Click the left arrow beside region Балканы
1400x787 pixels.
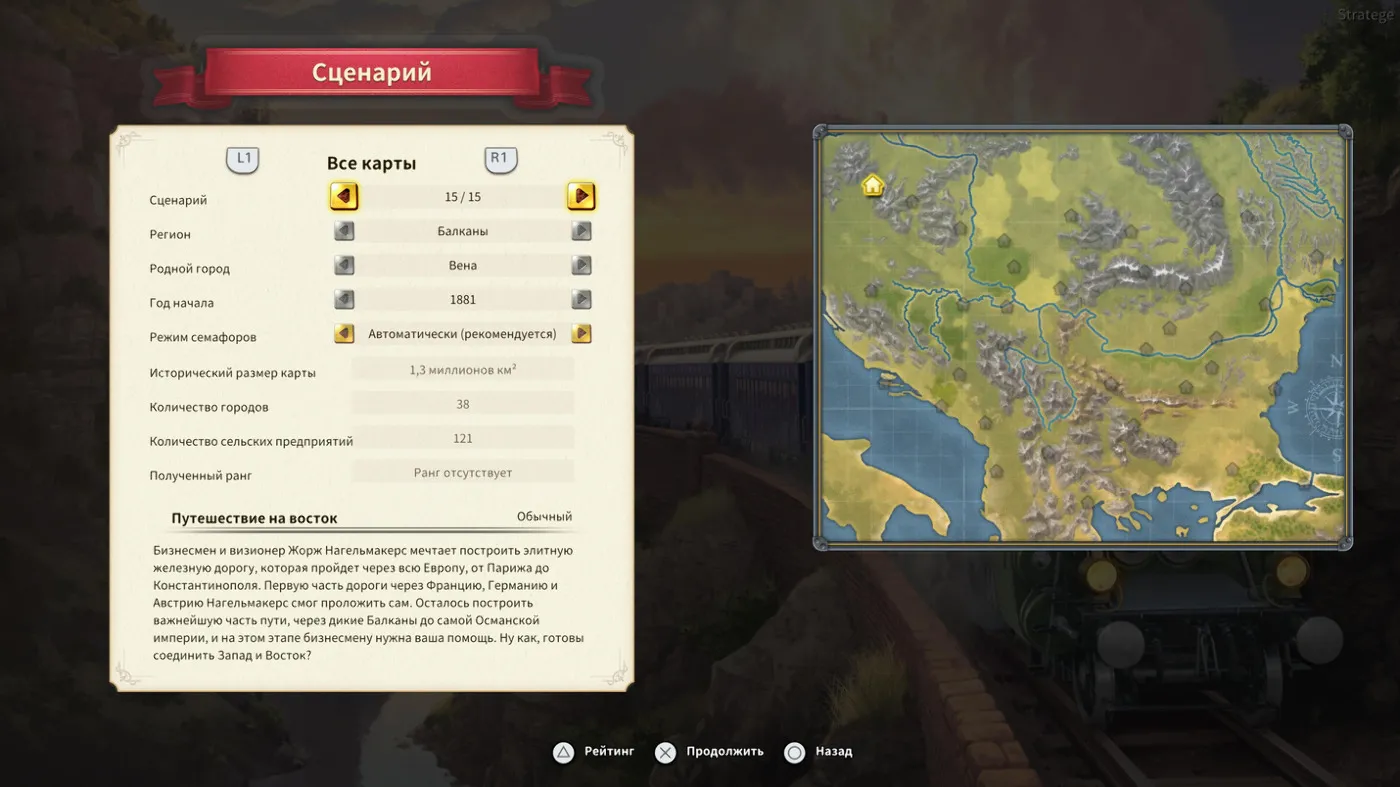[x=344, y=231]
